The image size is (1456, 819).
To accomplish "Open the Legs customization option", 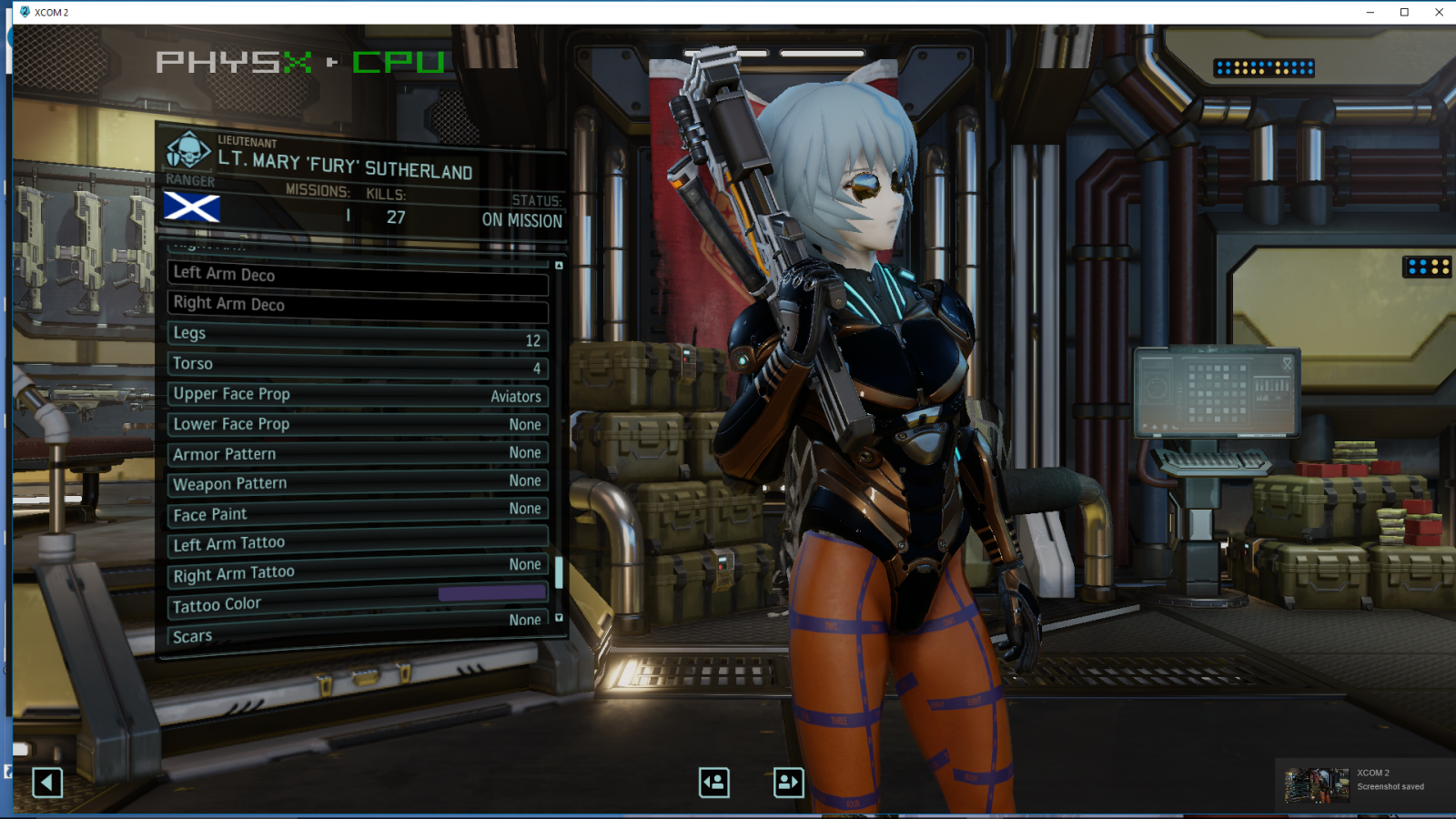I will (355, 336).
